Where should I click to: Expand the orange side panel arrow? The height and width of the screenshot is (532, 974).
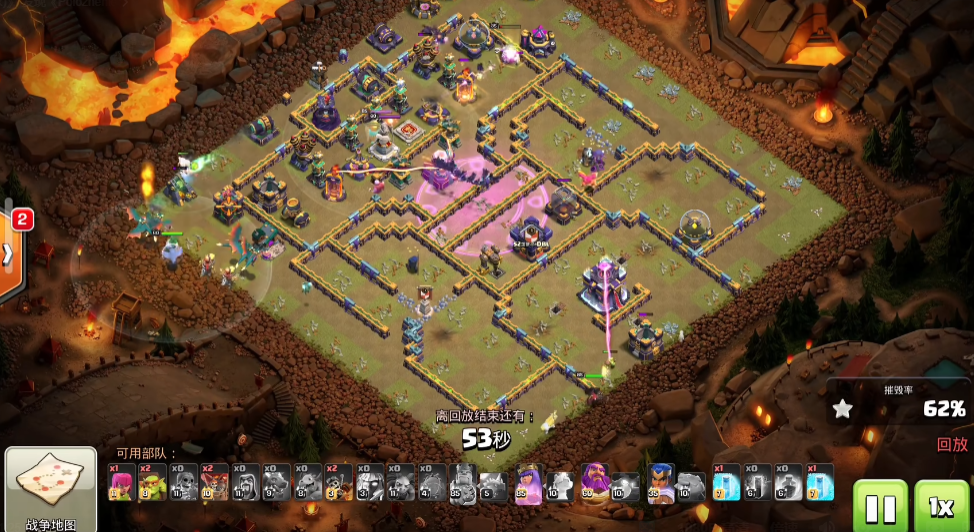[9, 255]
